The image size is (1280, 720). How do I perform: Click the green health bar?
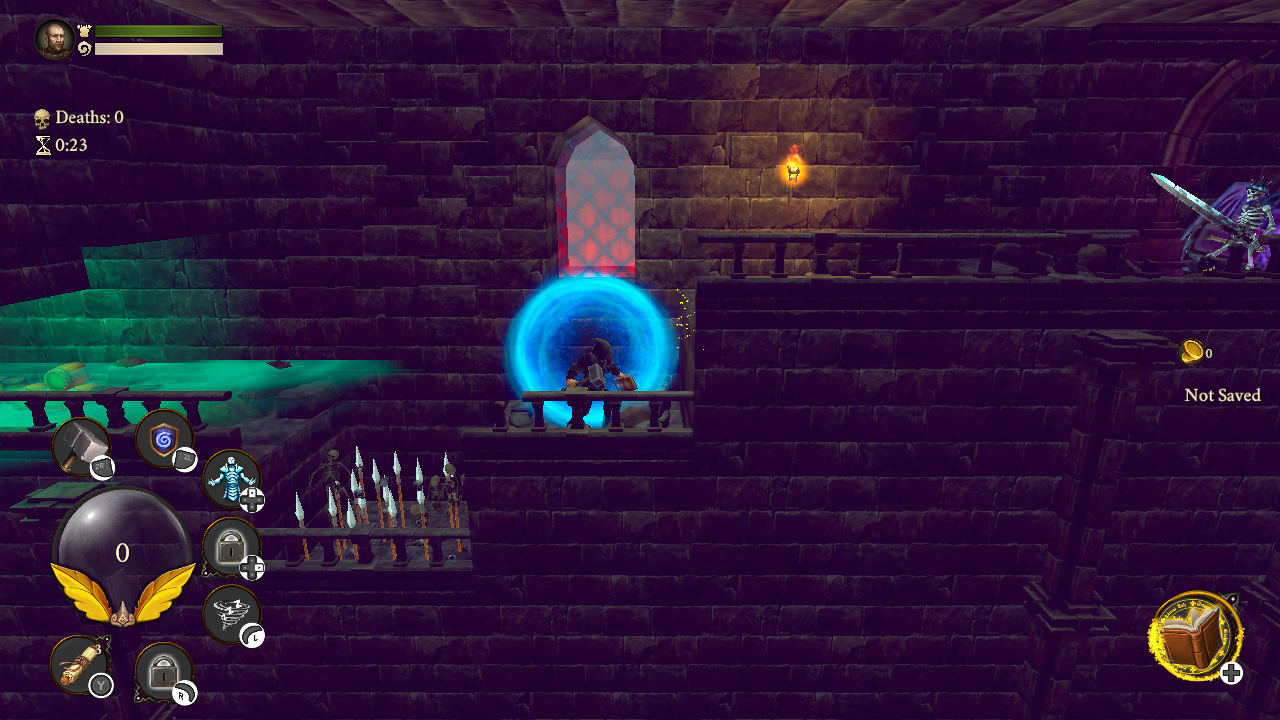158,31
